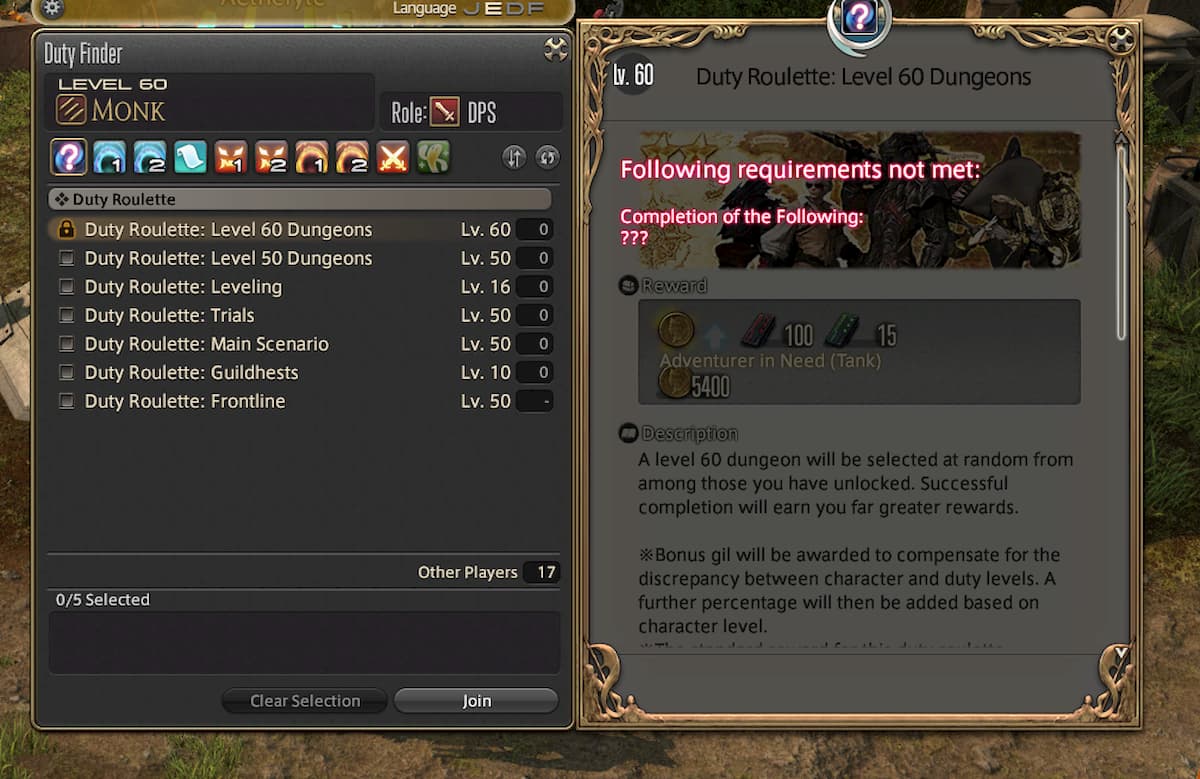Select the Duty Roulette: Guildhests row
1200x779 pixels.
coord(191,373)
